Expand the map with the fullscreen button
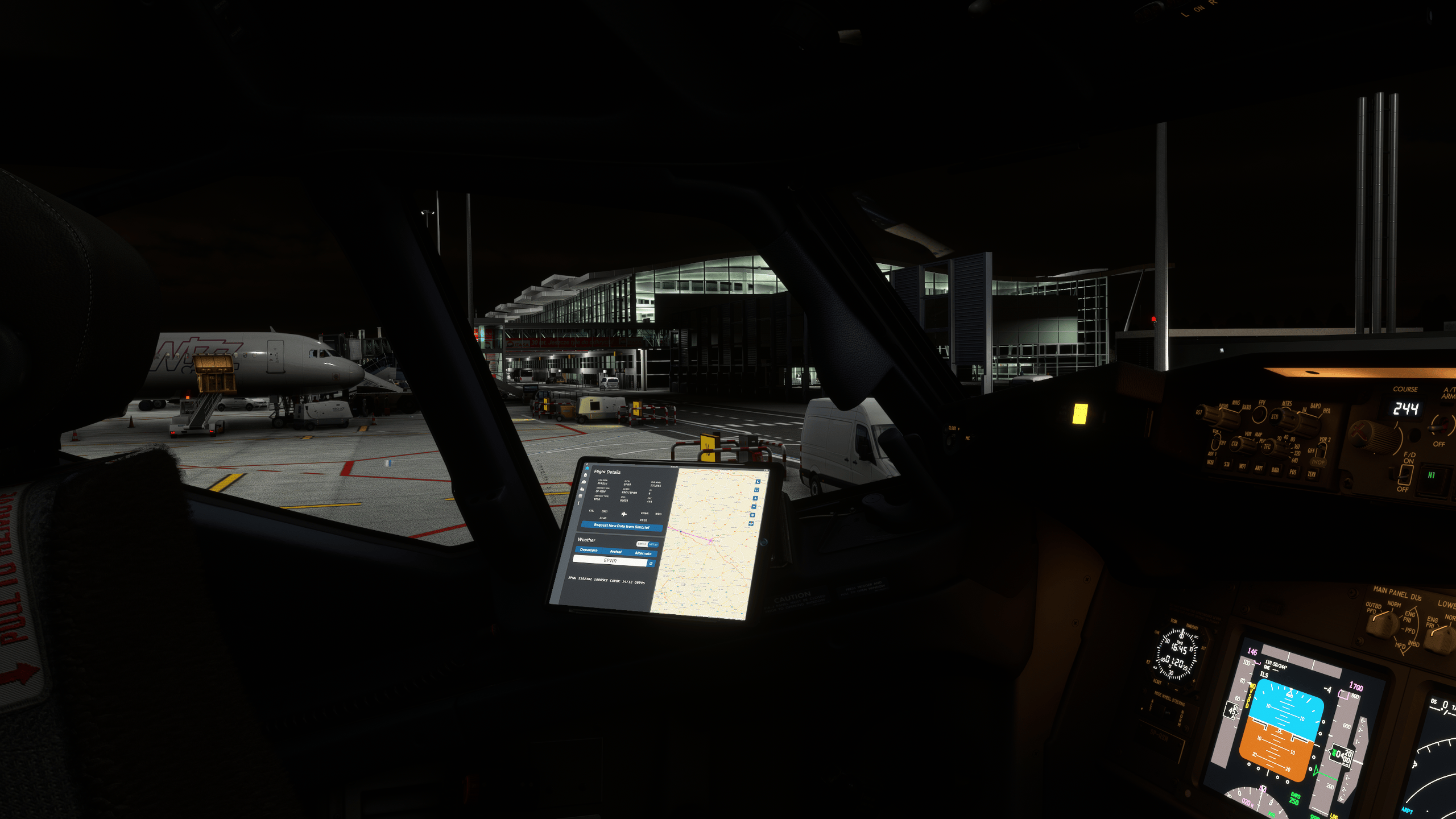Screen dimensions: 1456x819 pos(756,490)
